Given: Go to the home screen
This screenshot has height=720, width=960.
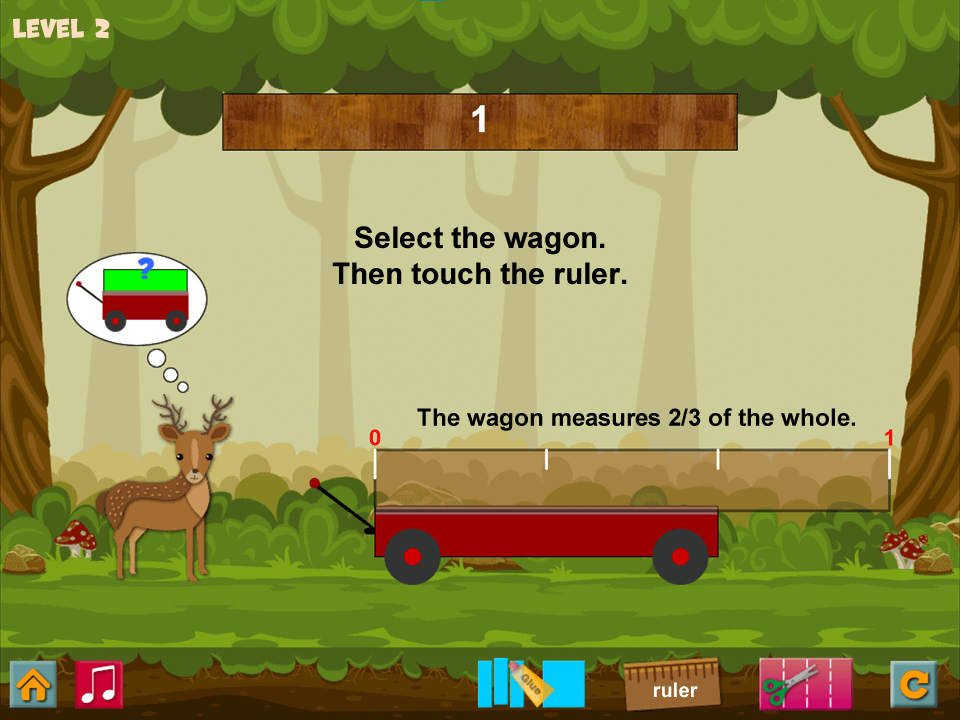Looking at the screenshot, I should coord(33,685).
